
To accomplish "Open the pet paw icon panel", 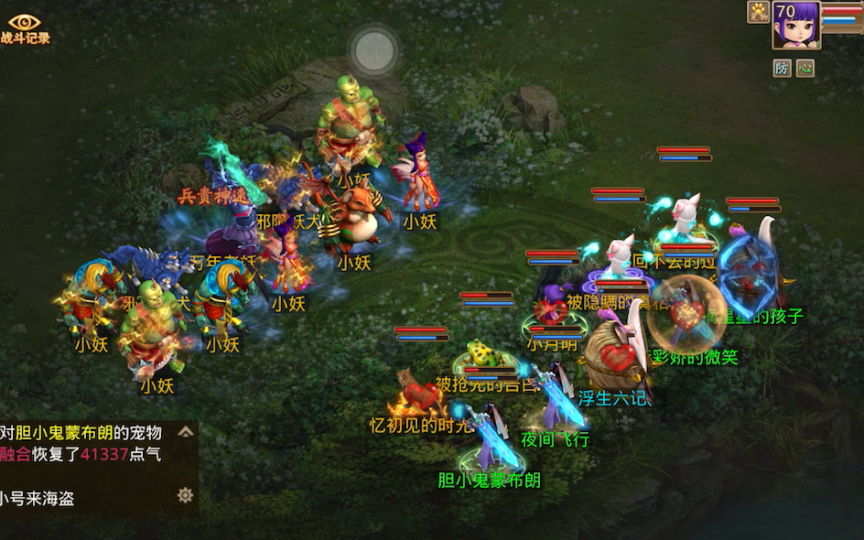I will tap(758, 12).
